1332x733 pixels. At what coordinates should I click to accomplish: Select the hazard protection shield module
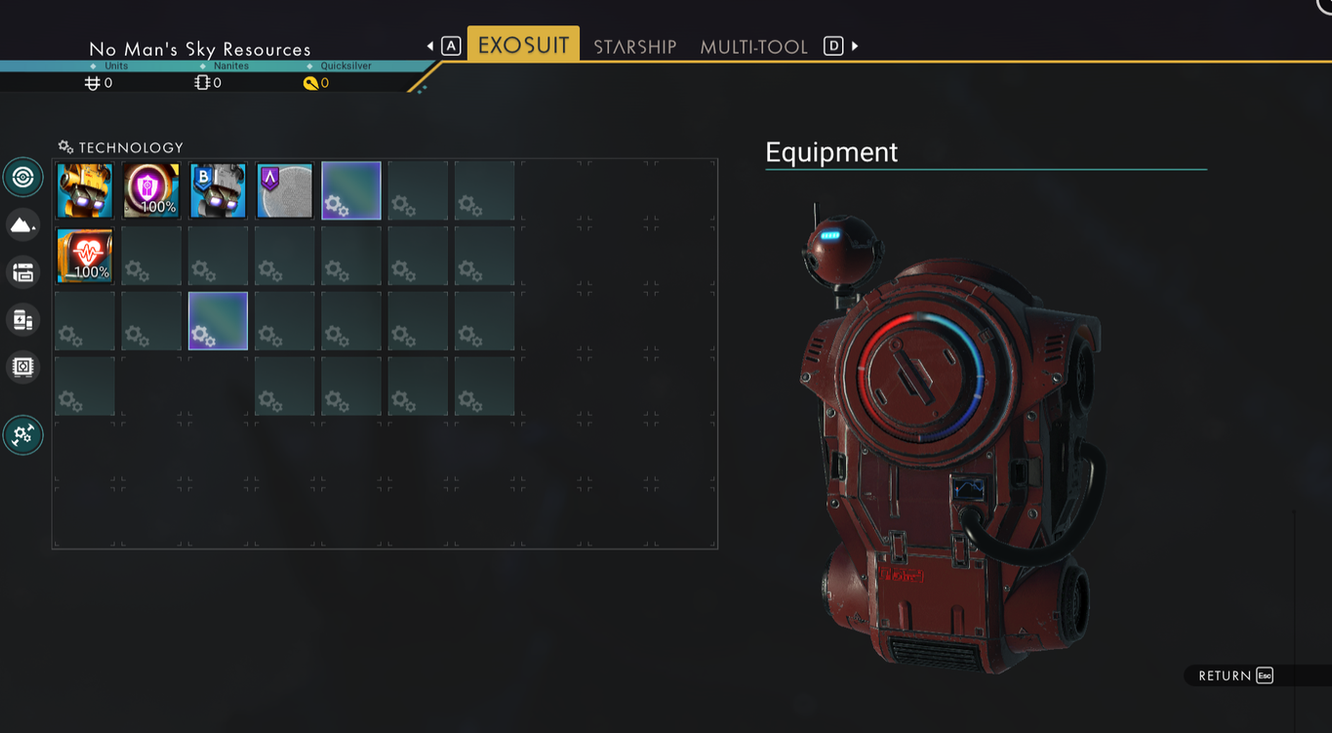(151, 190)
